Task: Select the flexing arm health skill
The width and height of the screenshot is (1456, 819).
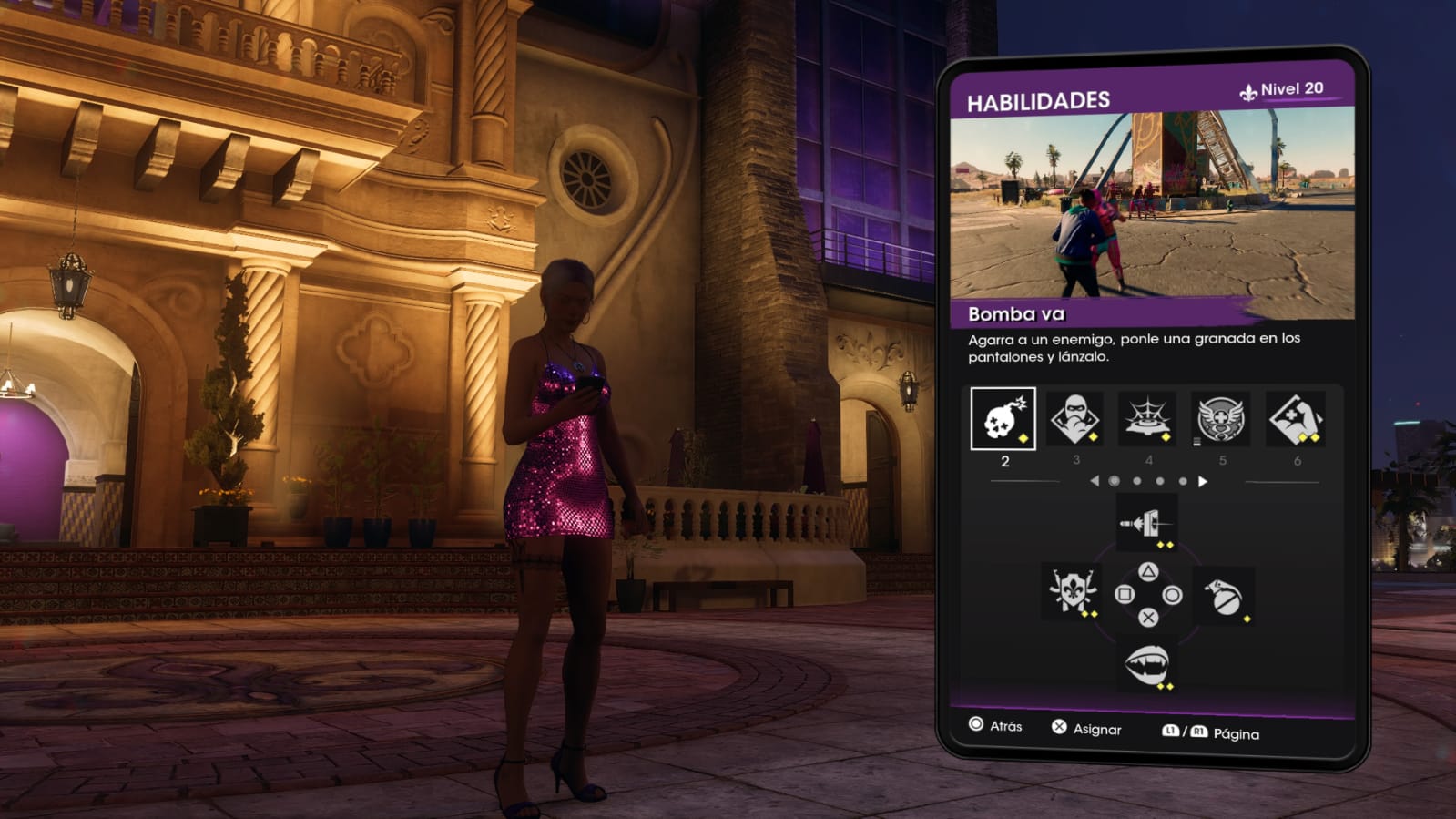Action: pyautogui.click(x=1296, y=419)
